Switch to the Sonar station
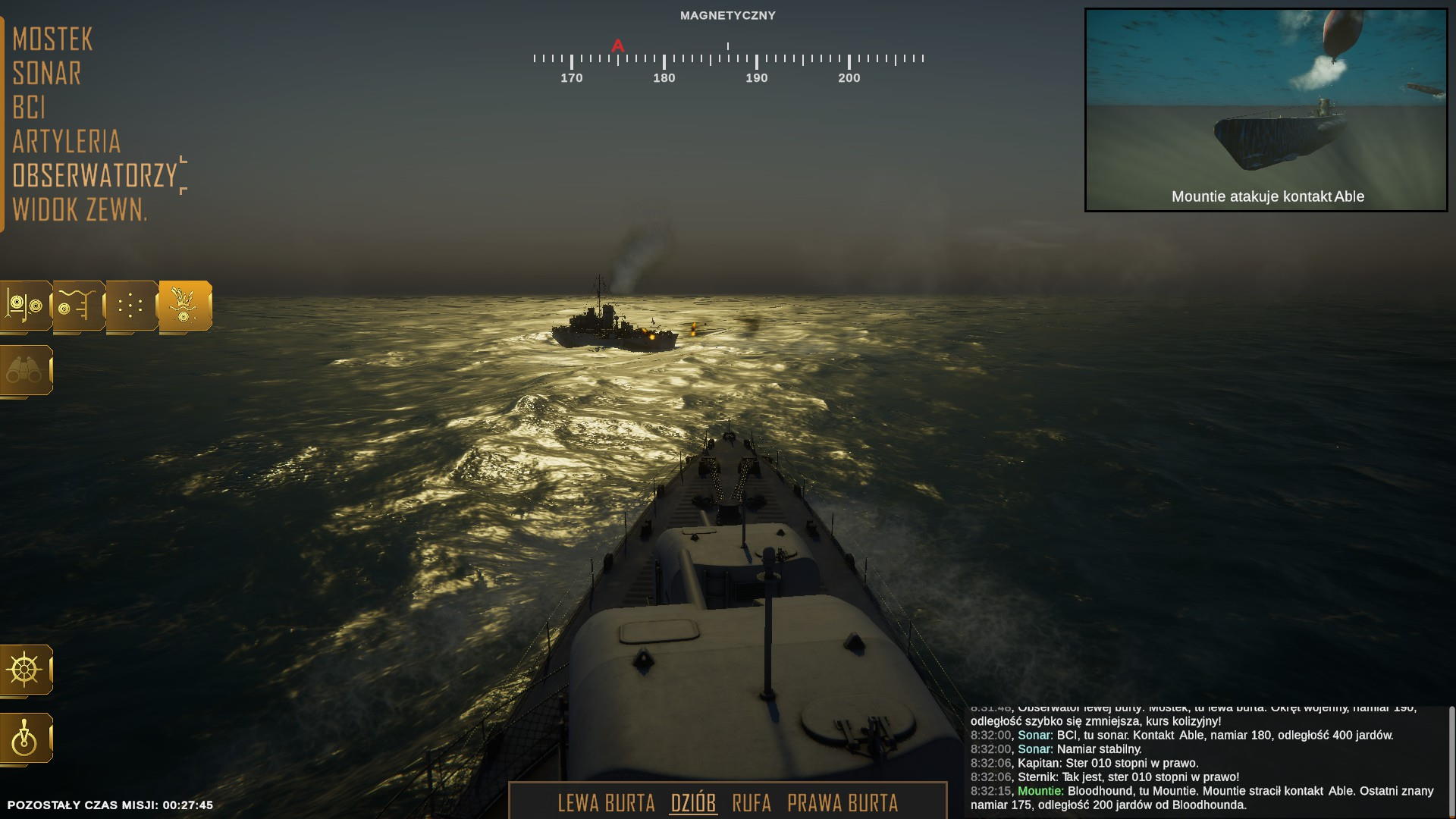Image resolution: width=1456 pixels, height=819 pixels. click(x=47, y=74)
